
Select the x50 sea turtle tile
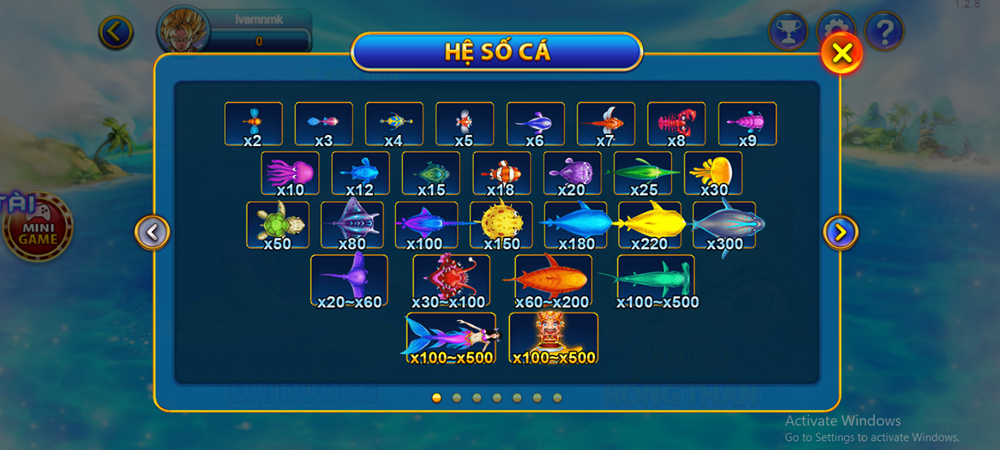pos(278,225)
